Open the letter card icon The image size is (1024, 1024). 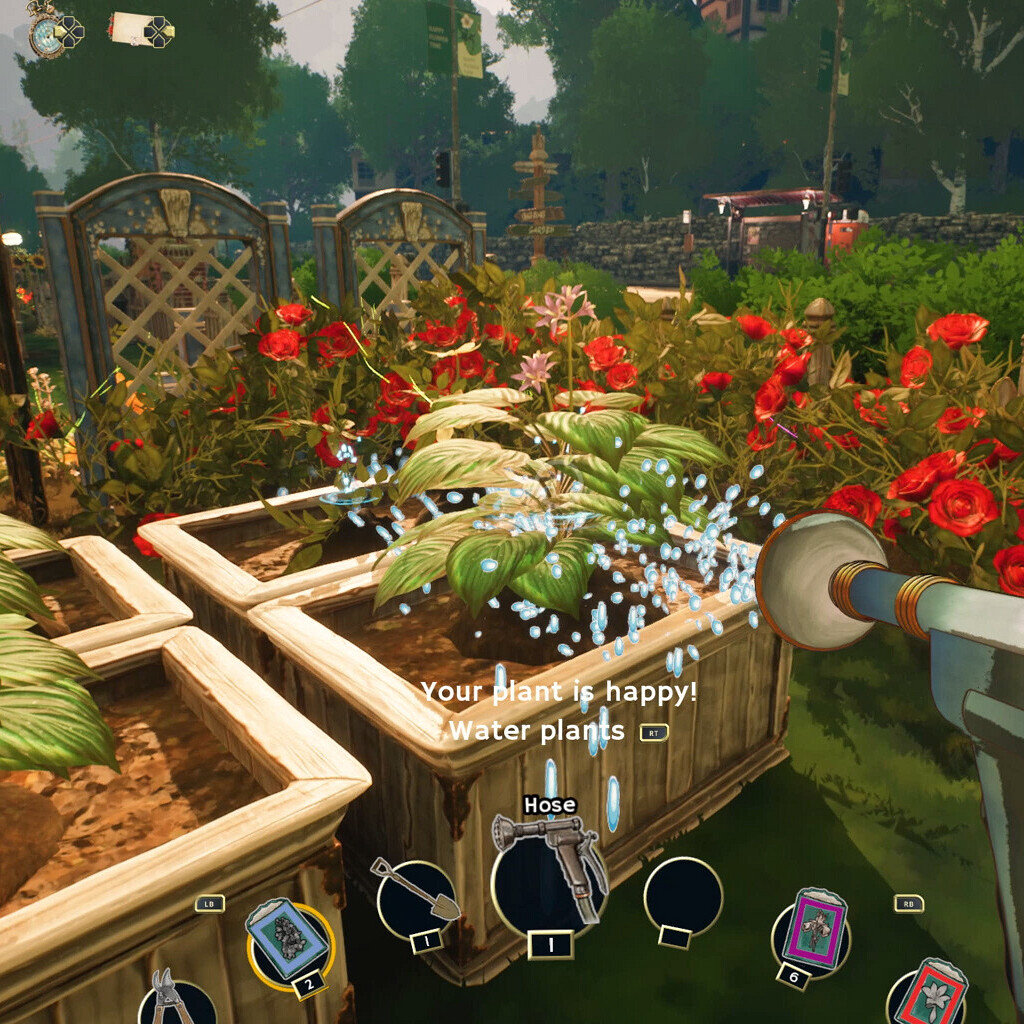[x=130, y=28]
